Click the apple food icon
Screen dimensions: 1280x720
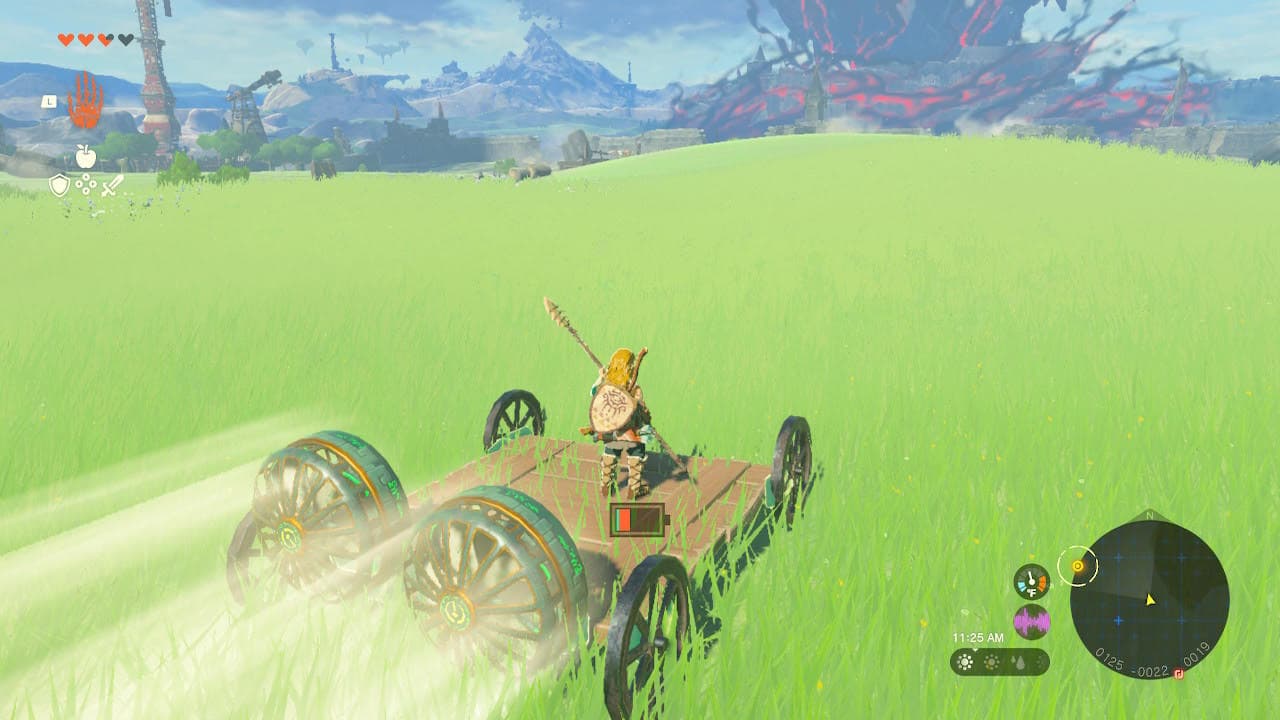85,156
